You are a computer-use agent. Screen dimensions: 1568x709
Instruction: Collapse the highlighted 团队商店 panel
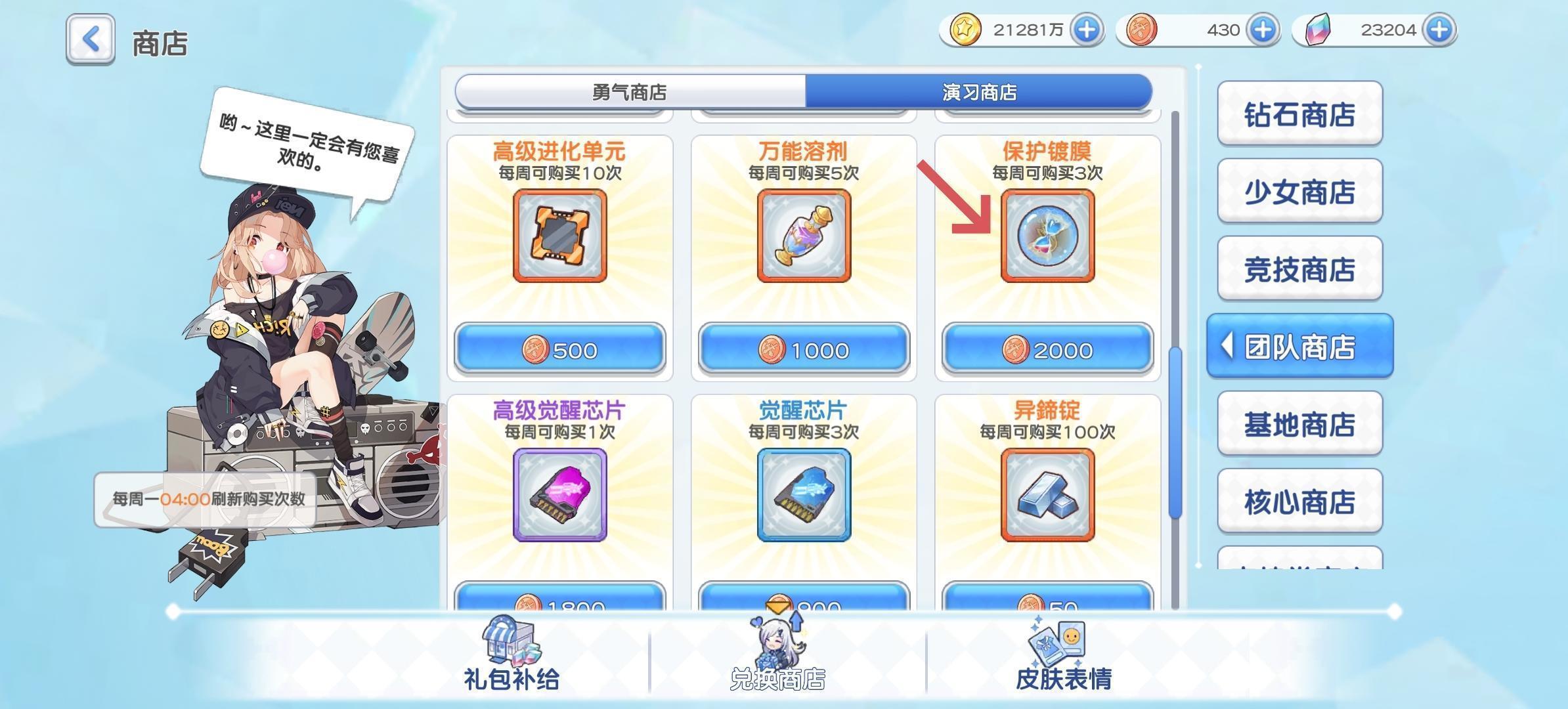click(x=1298, y=346)
